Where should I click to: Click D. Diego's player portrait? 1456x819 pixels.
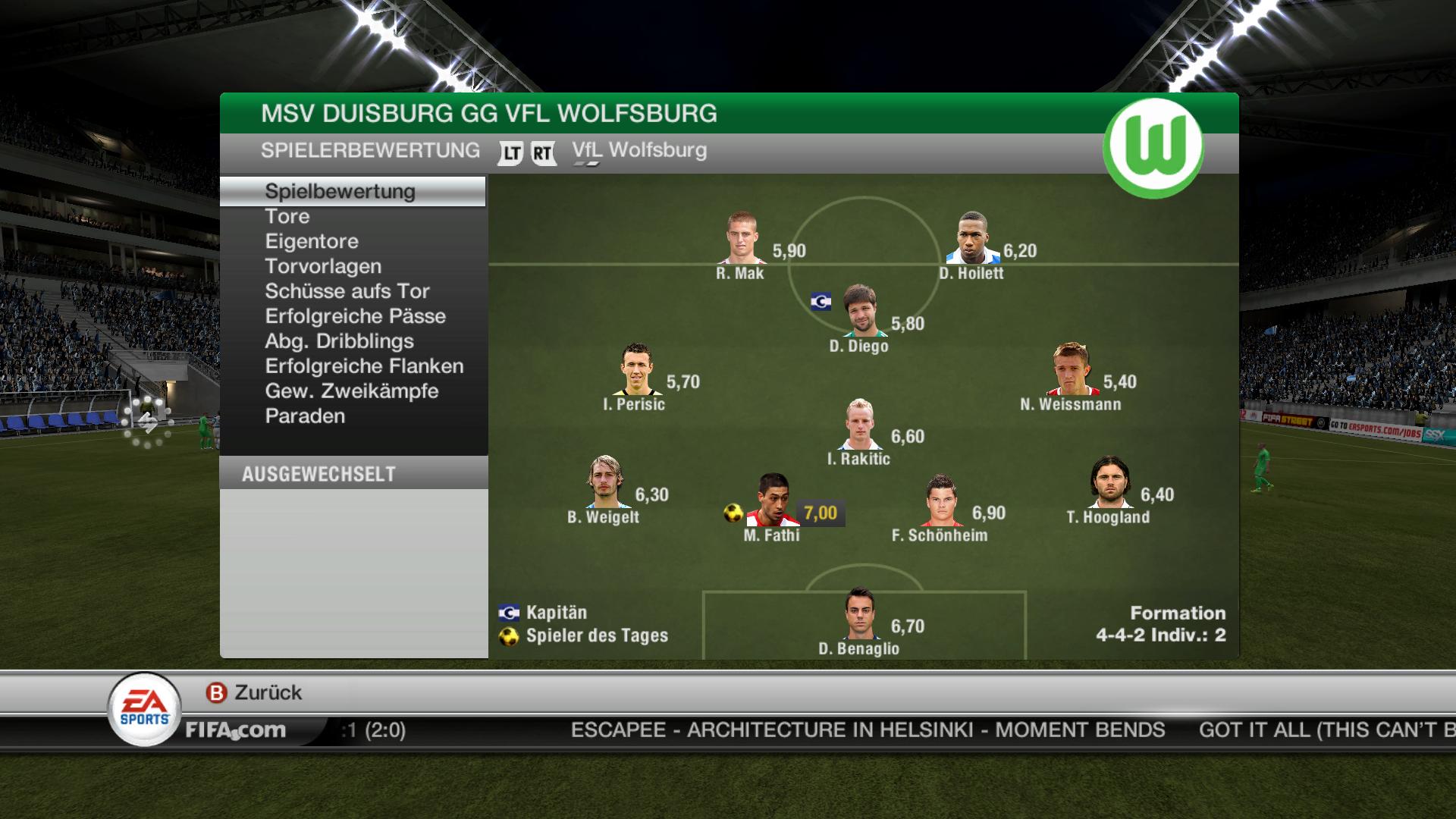(x=860, y=311)
